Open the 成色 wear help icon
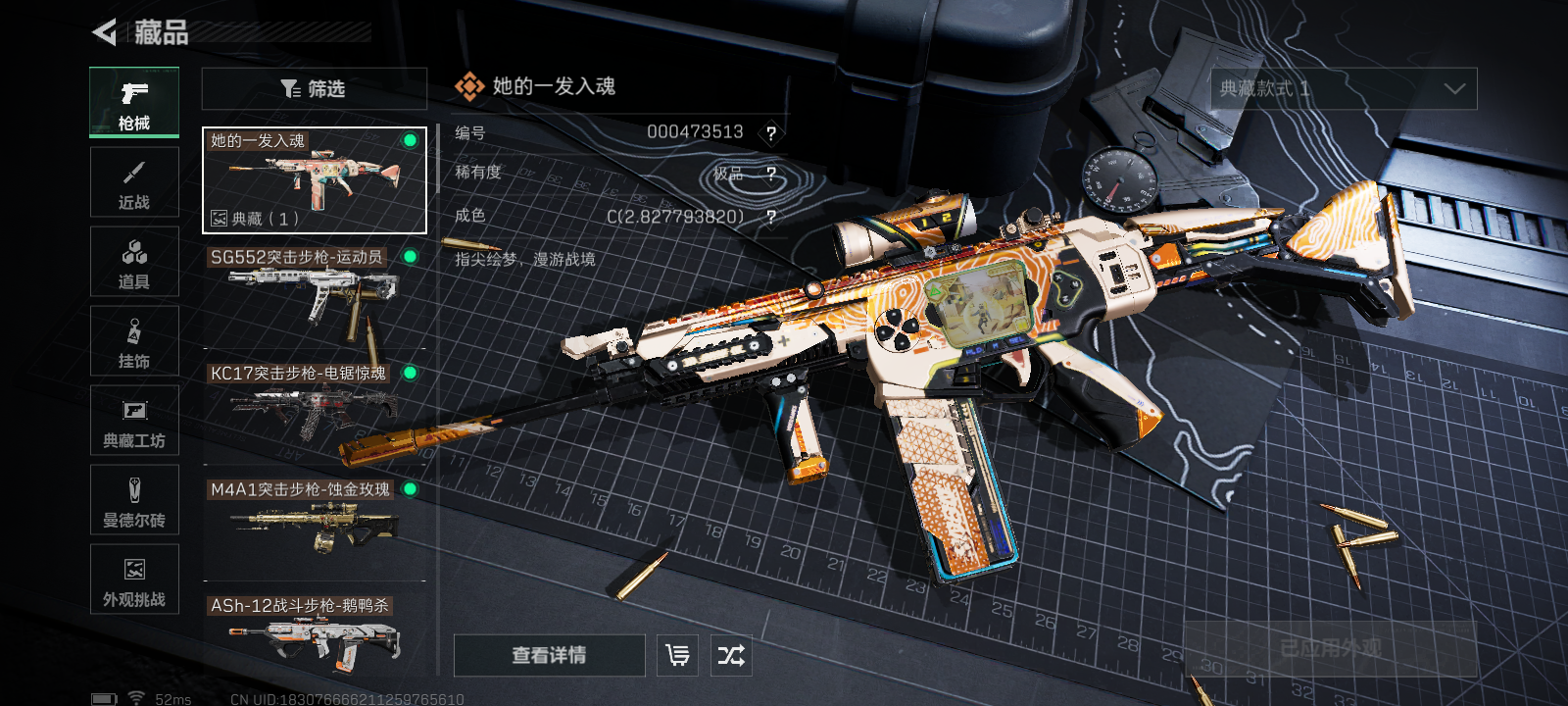This screenshot has width=1568, height=706. (x=771, y=217)
